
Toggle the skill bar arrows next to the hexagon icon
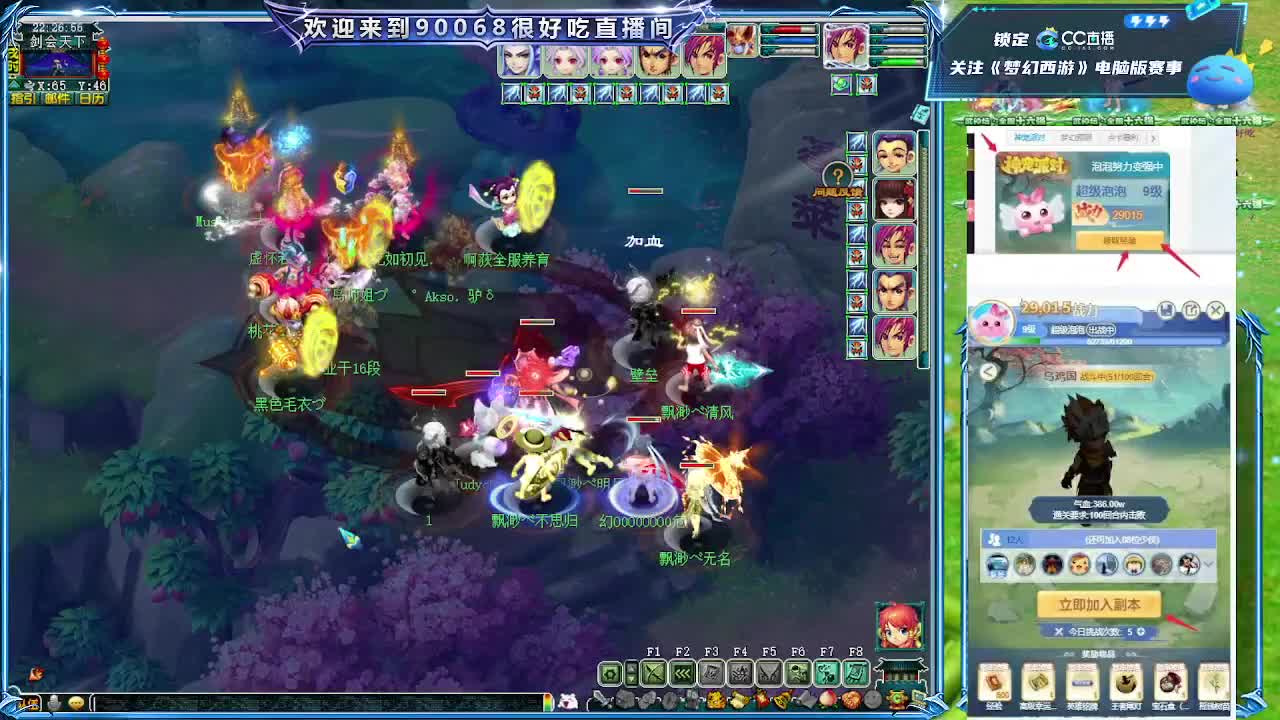tap(631, 674)
